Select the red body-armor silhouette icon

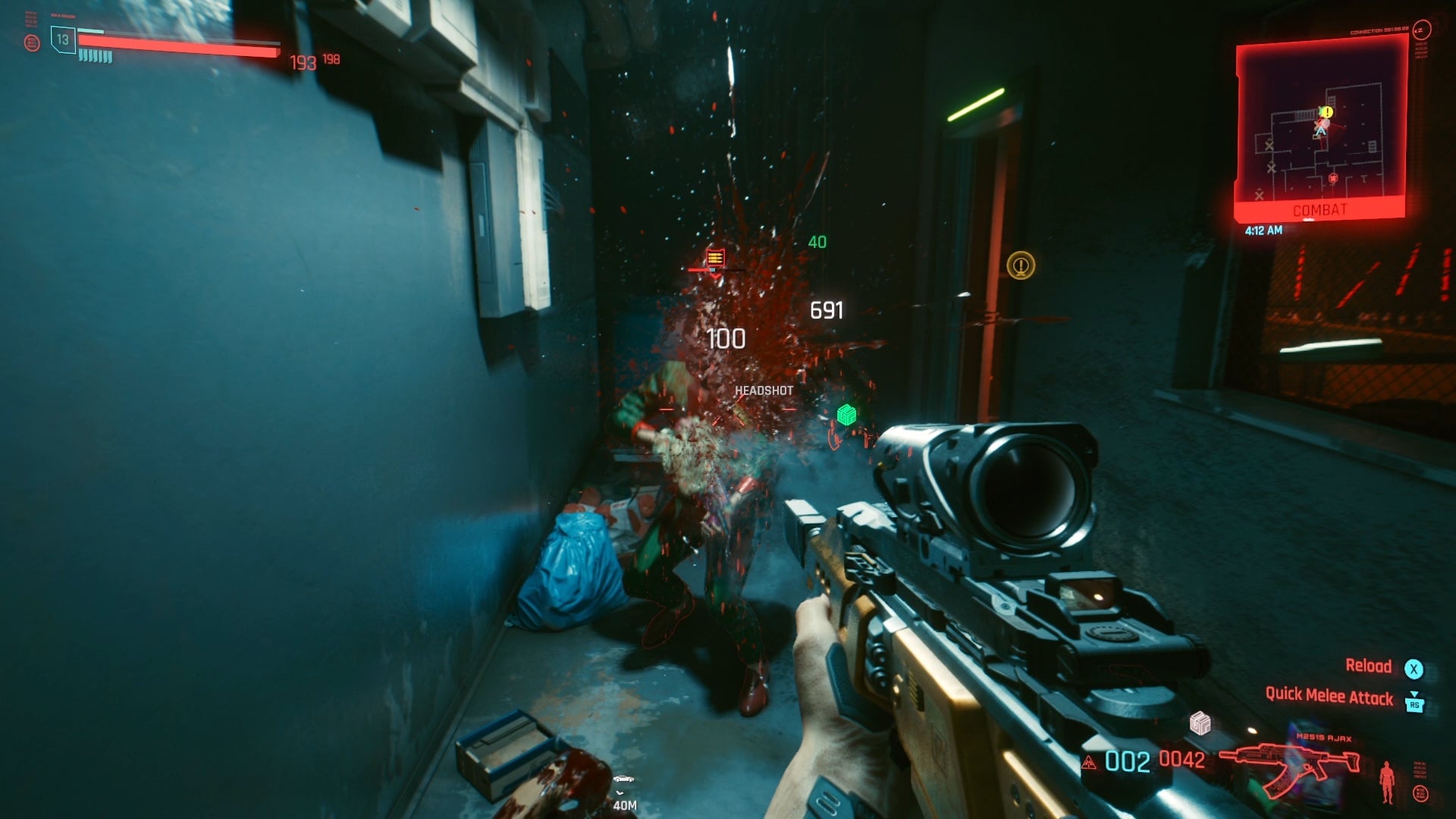[1388, 782]
